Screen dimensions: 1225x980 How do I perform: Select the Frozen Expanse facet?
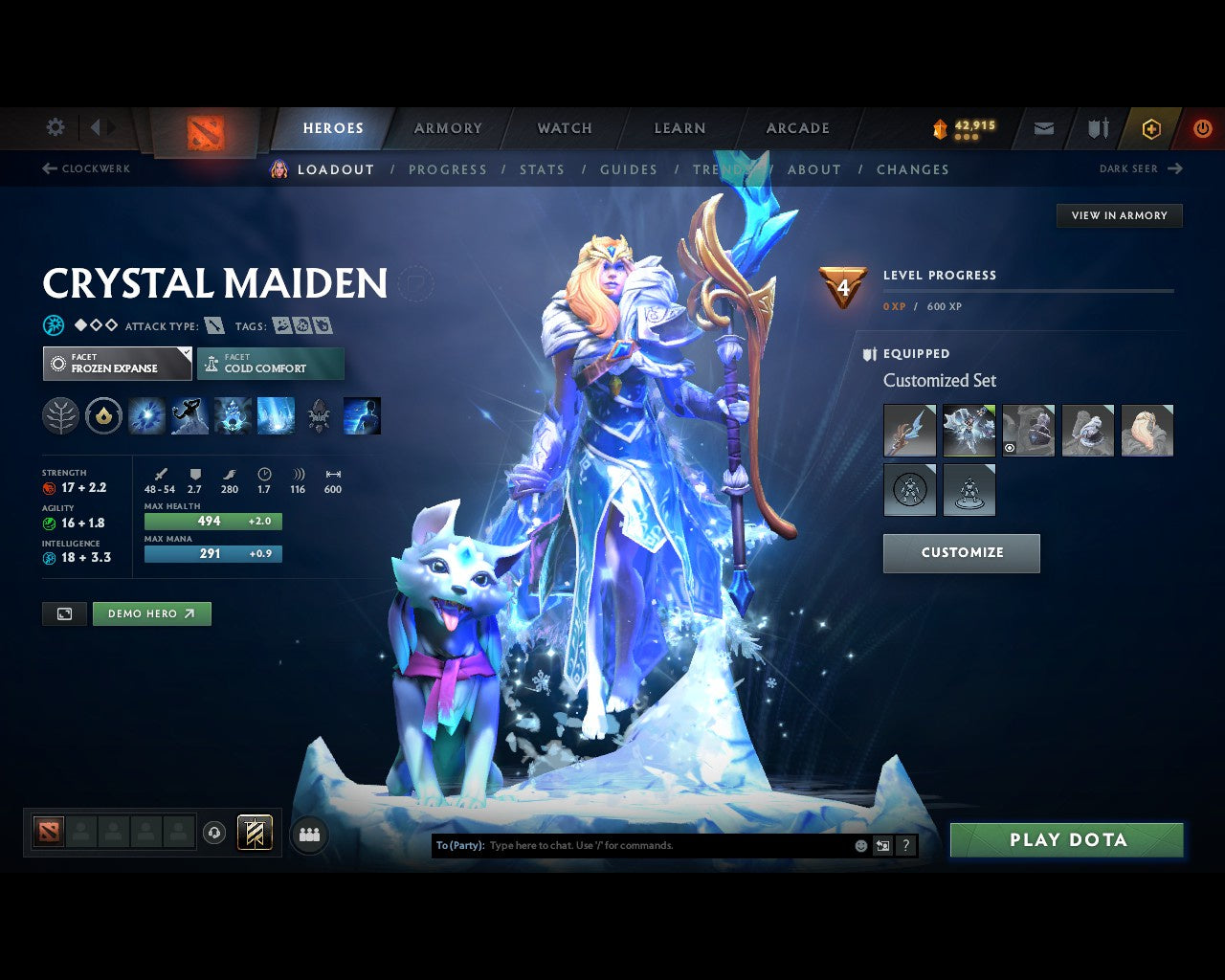[117, 364]
